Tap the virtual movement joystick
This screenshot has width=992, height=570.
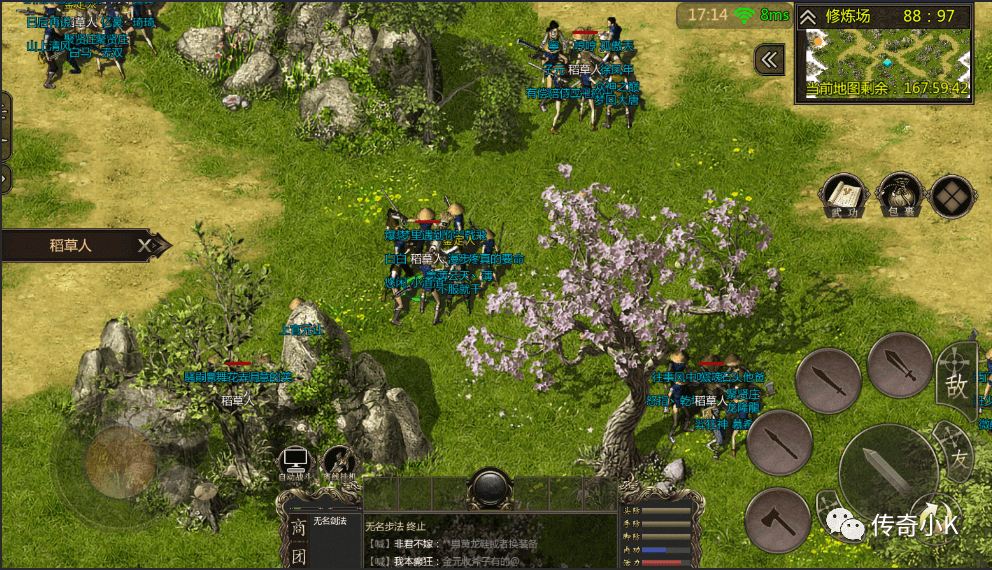point(119,462)
